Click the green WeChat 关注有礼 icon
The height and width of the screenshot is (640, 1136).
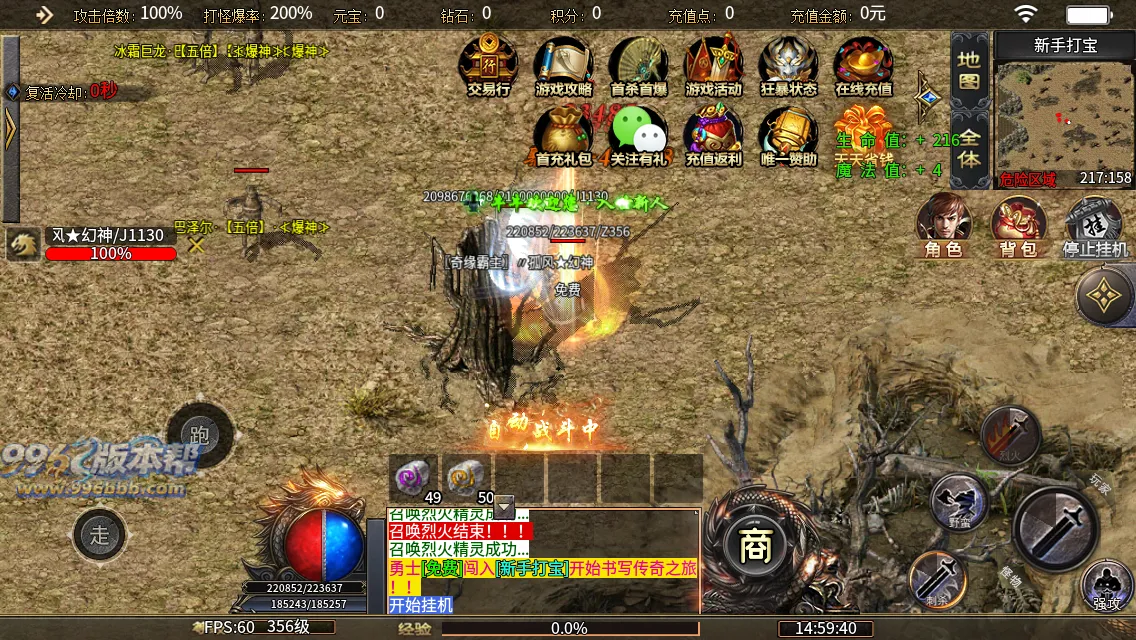[639, 136]
